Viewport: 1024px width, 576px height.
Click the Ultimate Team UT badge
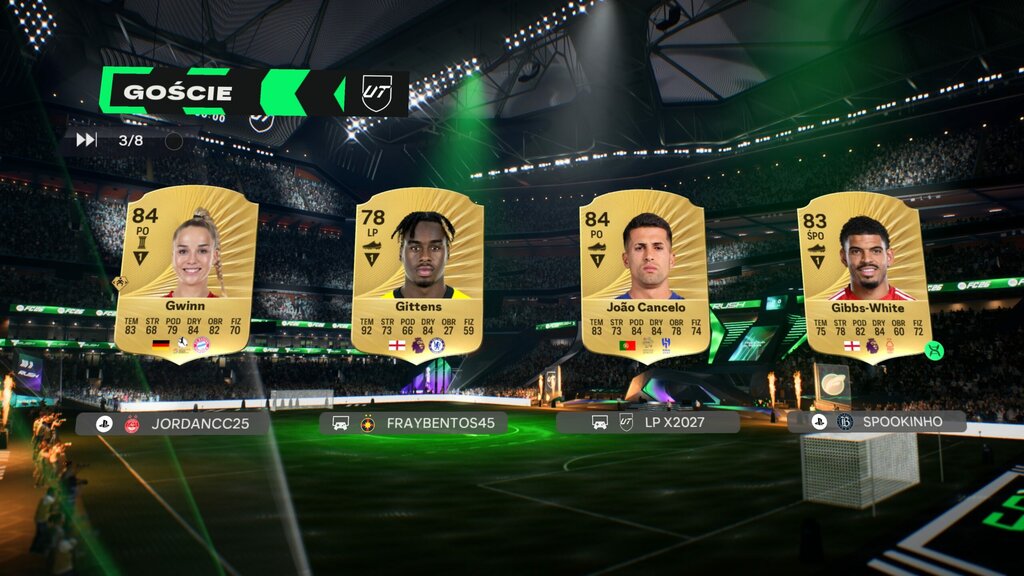[x=376, y=93]
